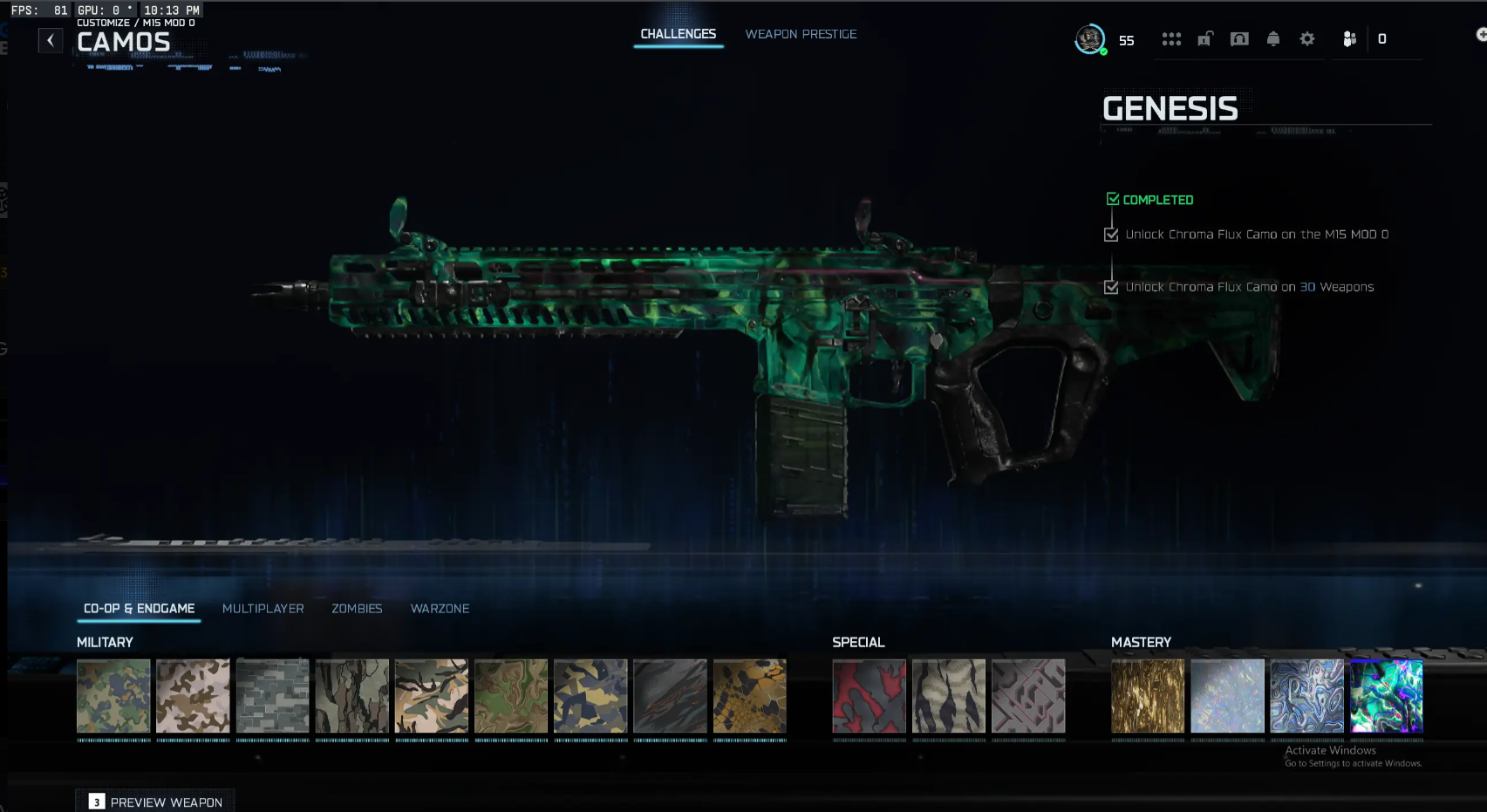1487x812 pixels.
Task: Select the CHALLENGES tab
Action: [679, 34]
